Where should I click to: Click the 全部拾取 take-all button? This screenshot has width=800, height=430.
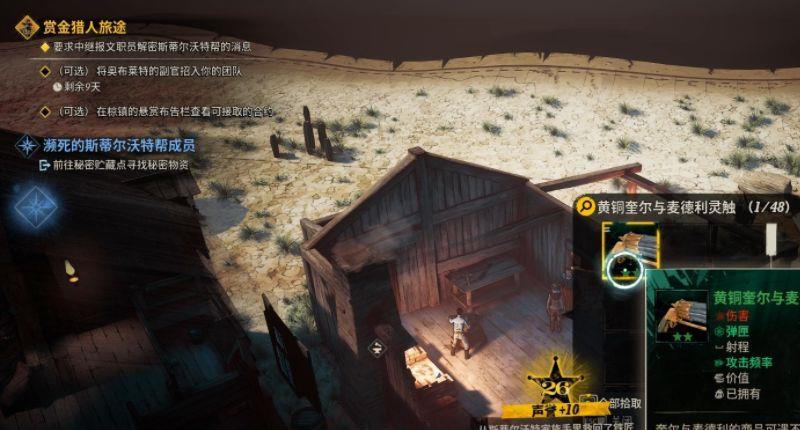pyautogui.click(x=616, y=403)
